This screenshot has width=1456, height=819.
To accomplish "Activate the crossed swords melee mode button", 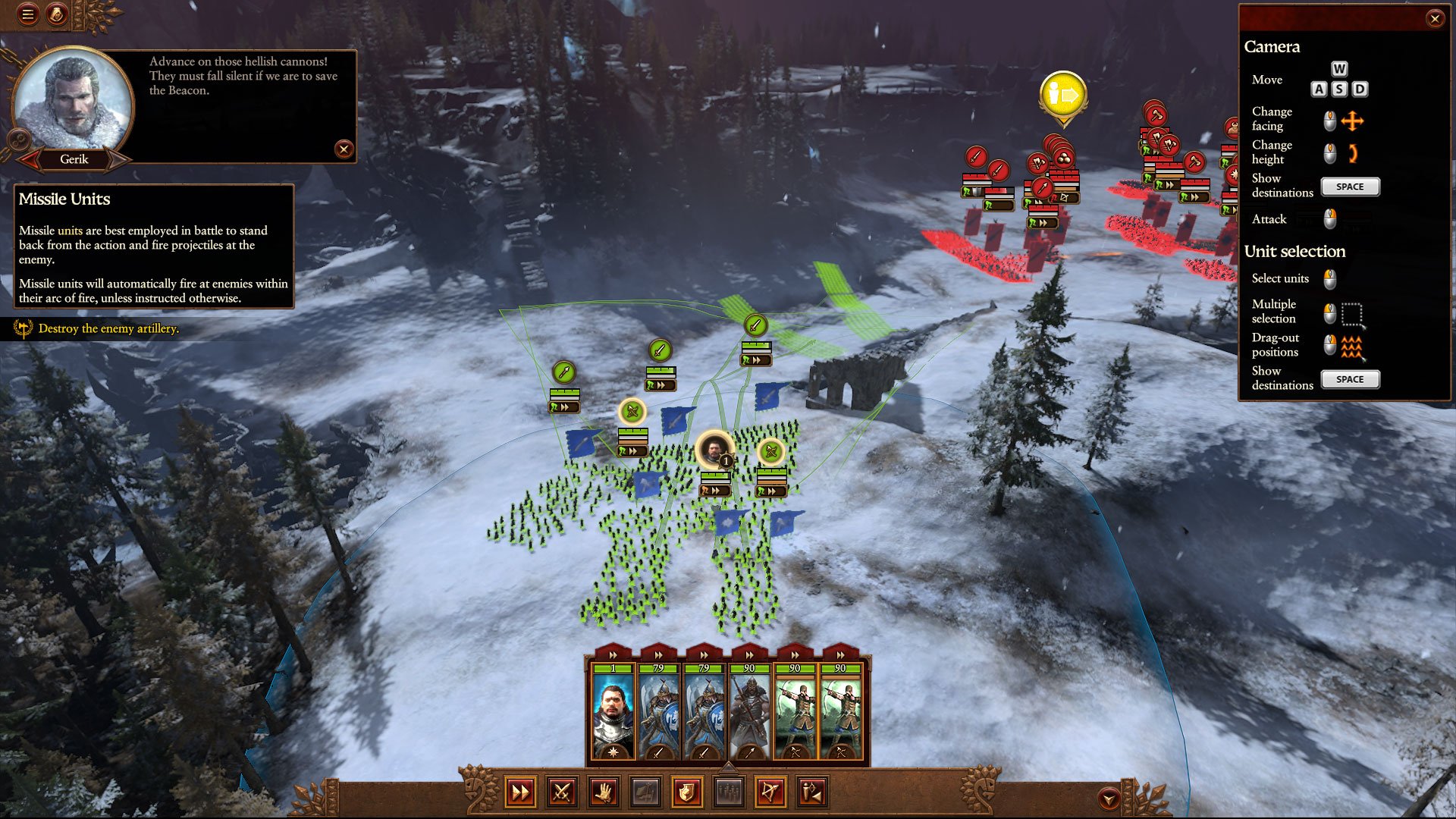I will 562,793.
